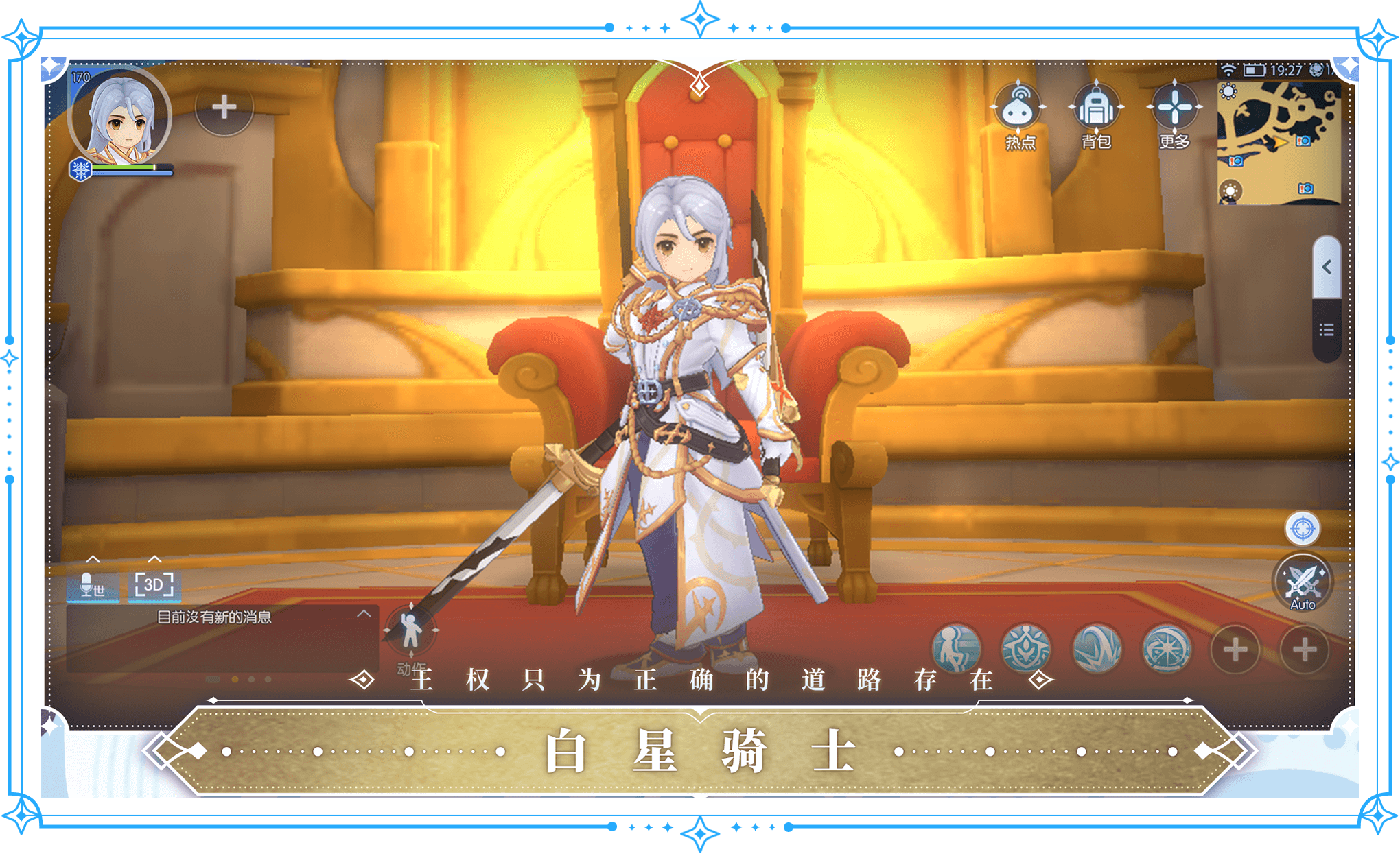Click the snowflake element badge under the portrait
Image resolution: width=1400 pixels, height=856 pixels.
pyautogui.click(x=81, y=169)
